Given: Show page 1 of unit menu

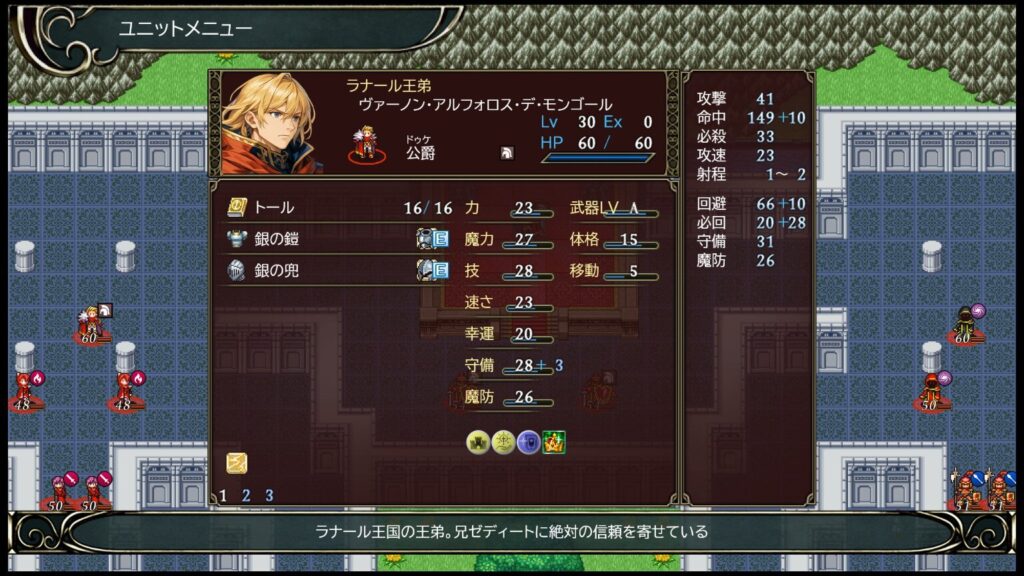Looking at the screenshot, I should (223, 495).
